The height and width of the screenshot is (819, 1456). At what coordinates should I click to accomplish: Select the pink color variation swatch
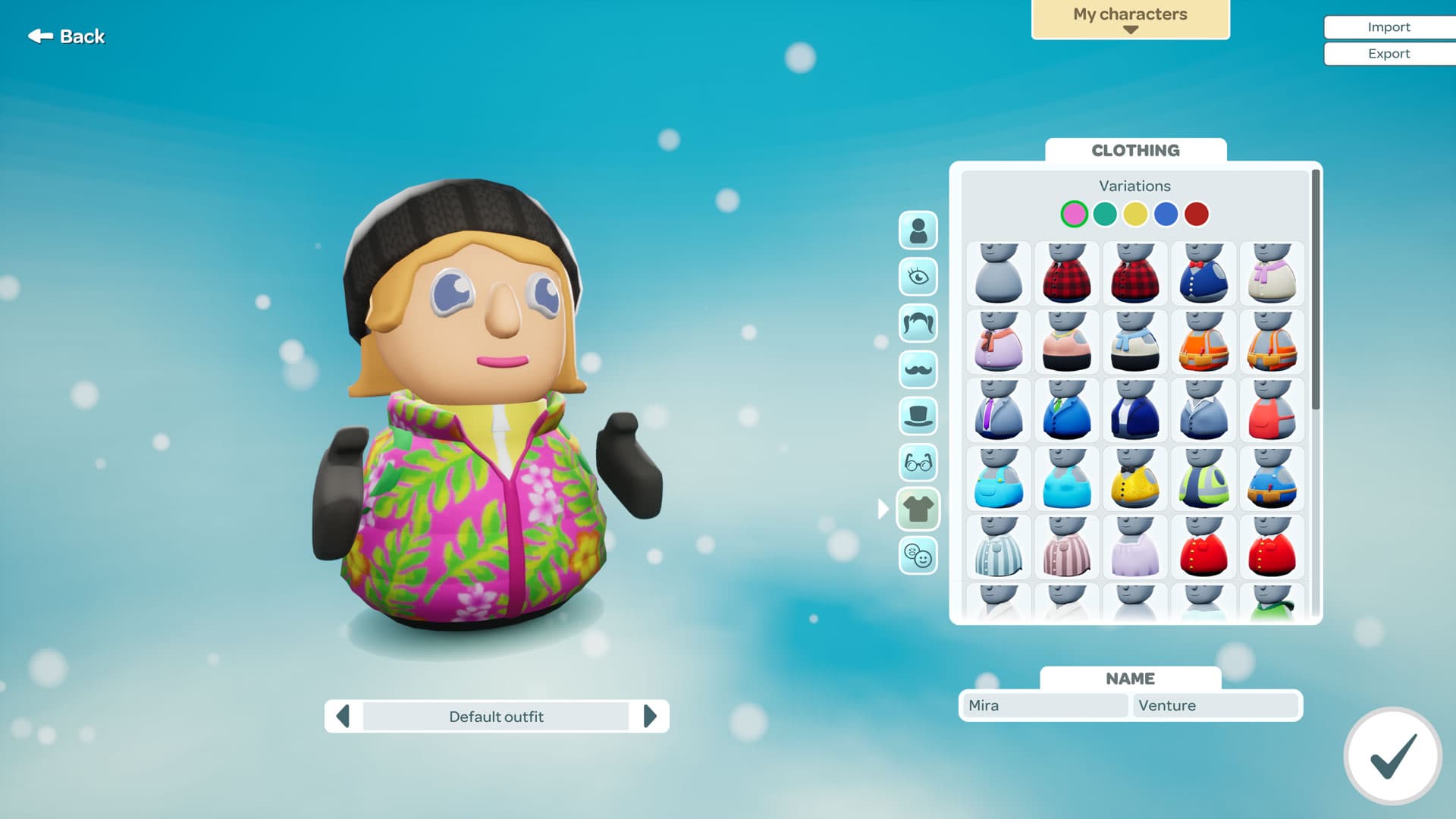(1075, 214)
